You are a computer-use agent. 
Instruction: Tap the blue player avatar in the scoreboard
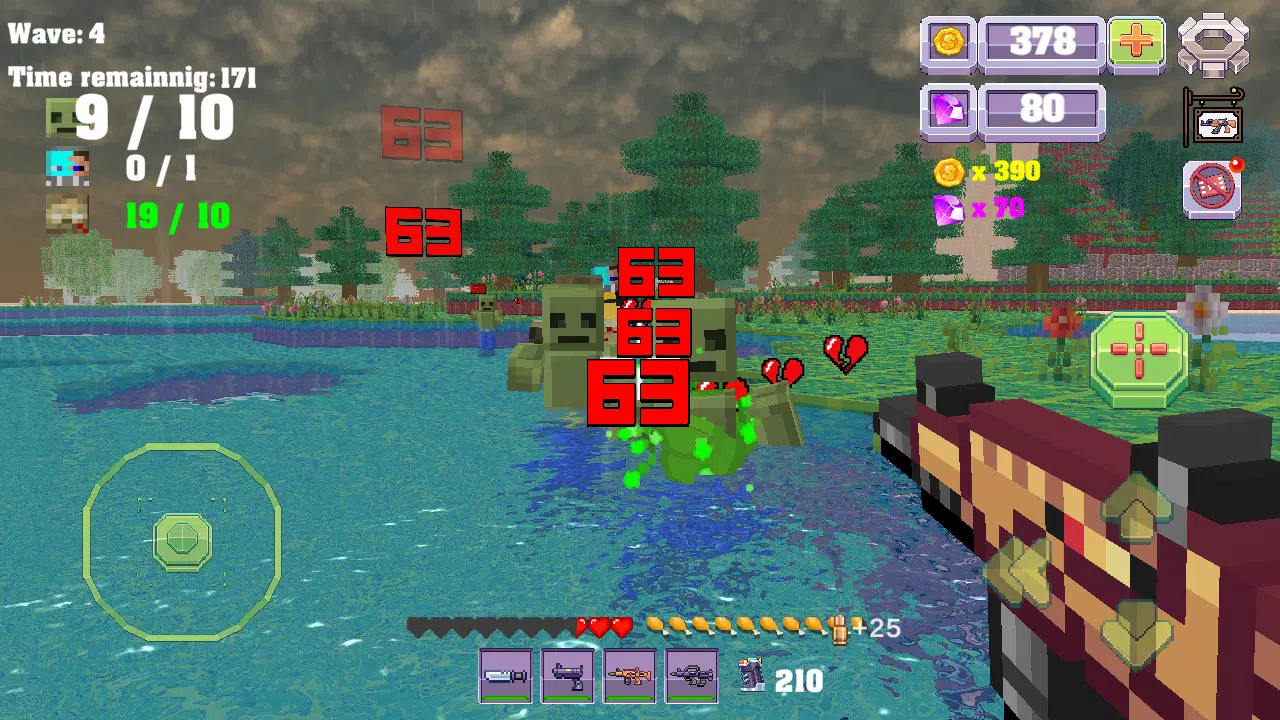point(66,168)
